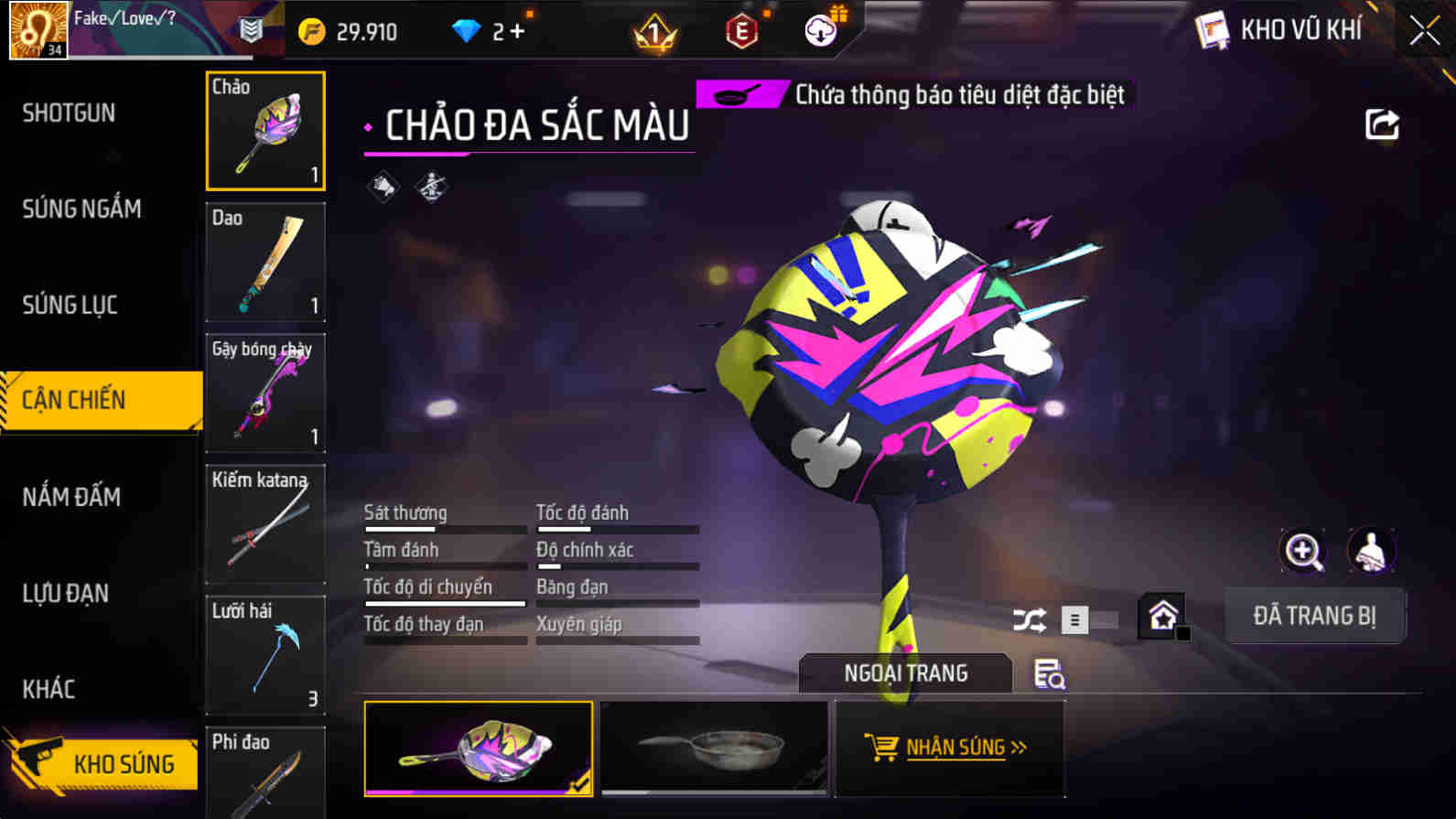Click the red E event badge icon
The image size is (1456, 819).
click(739, 30)
